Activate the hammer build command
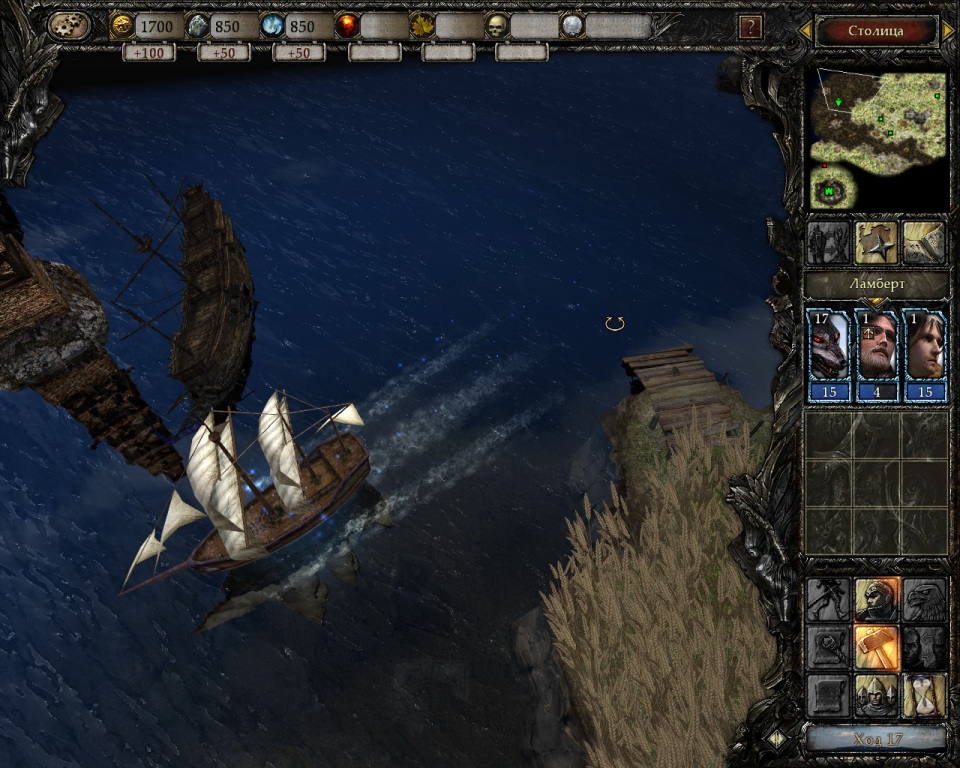 point(877,647)
